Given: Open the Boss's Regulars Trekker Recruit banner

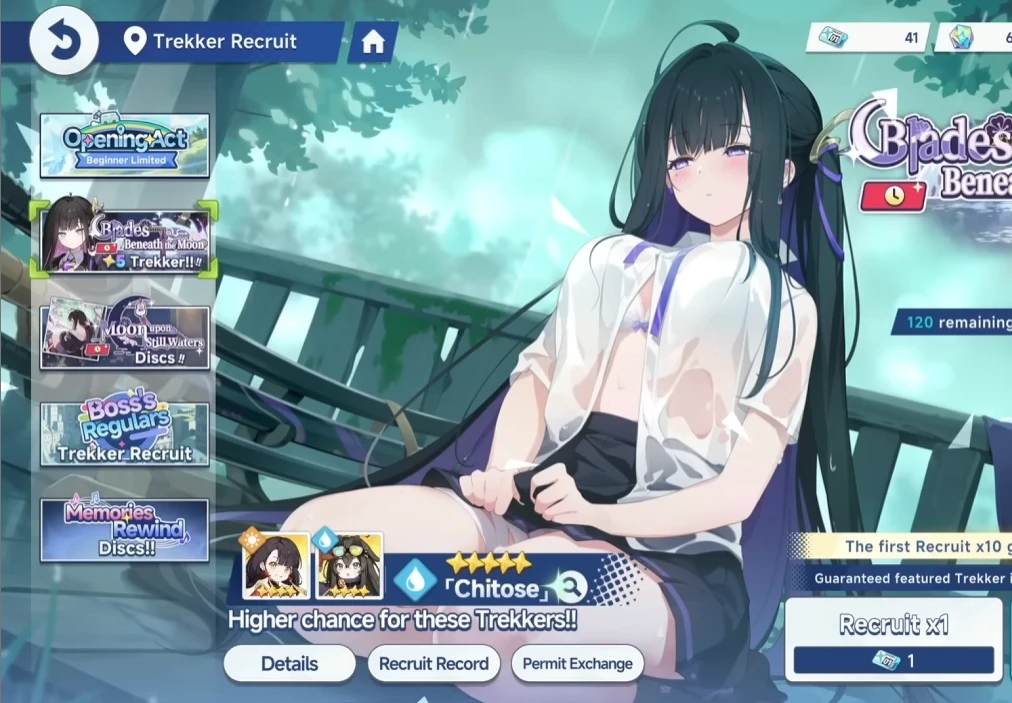Looking at the screenshot, I should pos(125,434).
